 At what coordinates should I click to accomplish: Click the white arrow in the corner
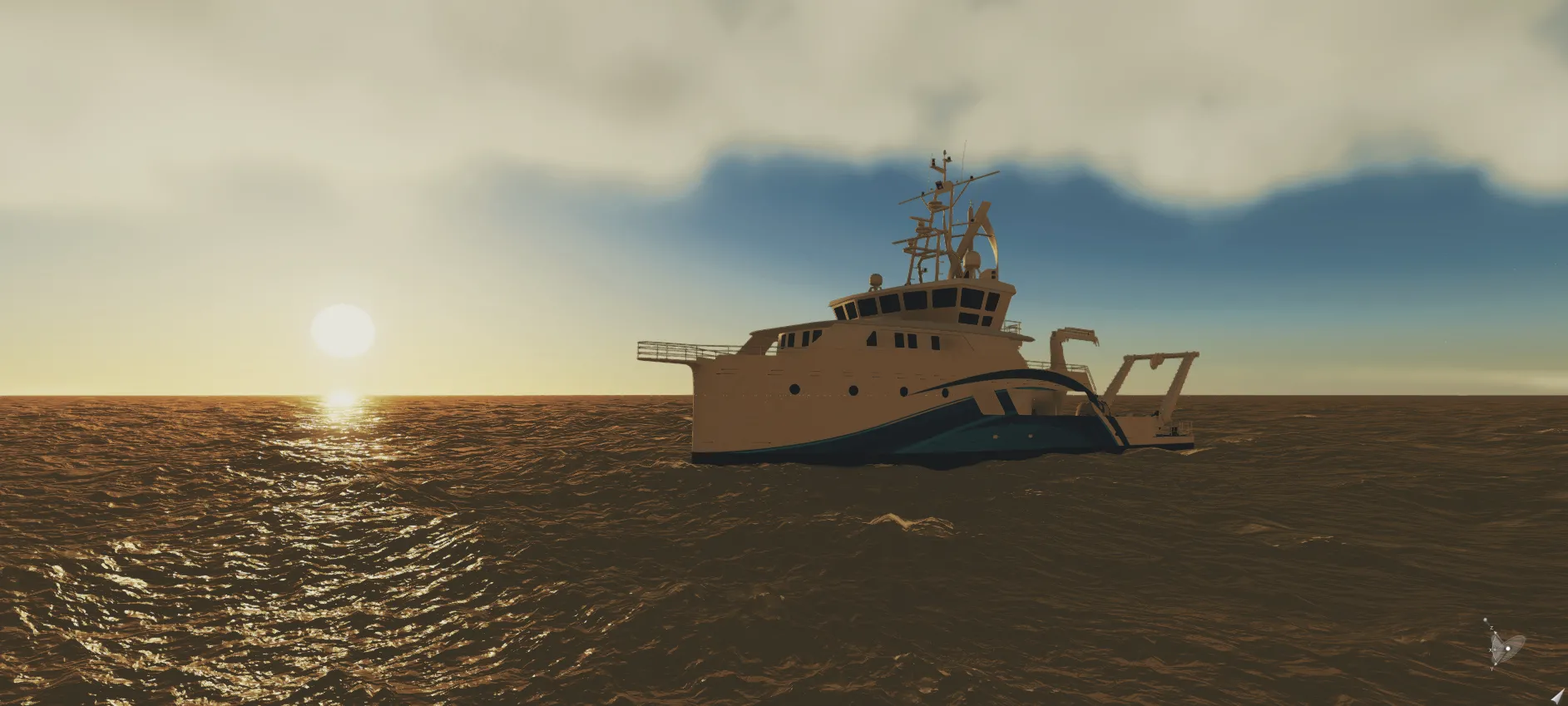point(1556,696)
